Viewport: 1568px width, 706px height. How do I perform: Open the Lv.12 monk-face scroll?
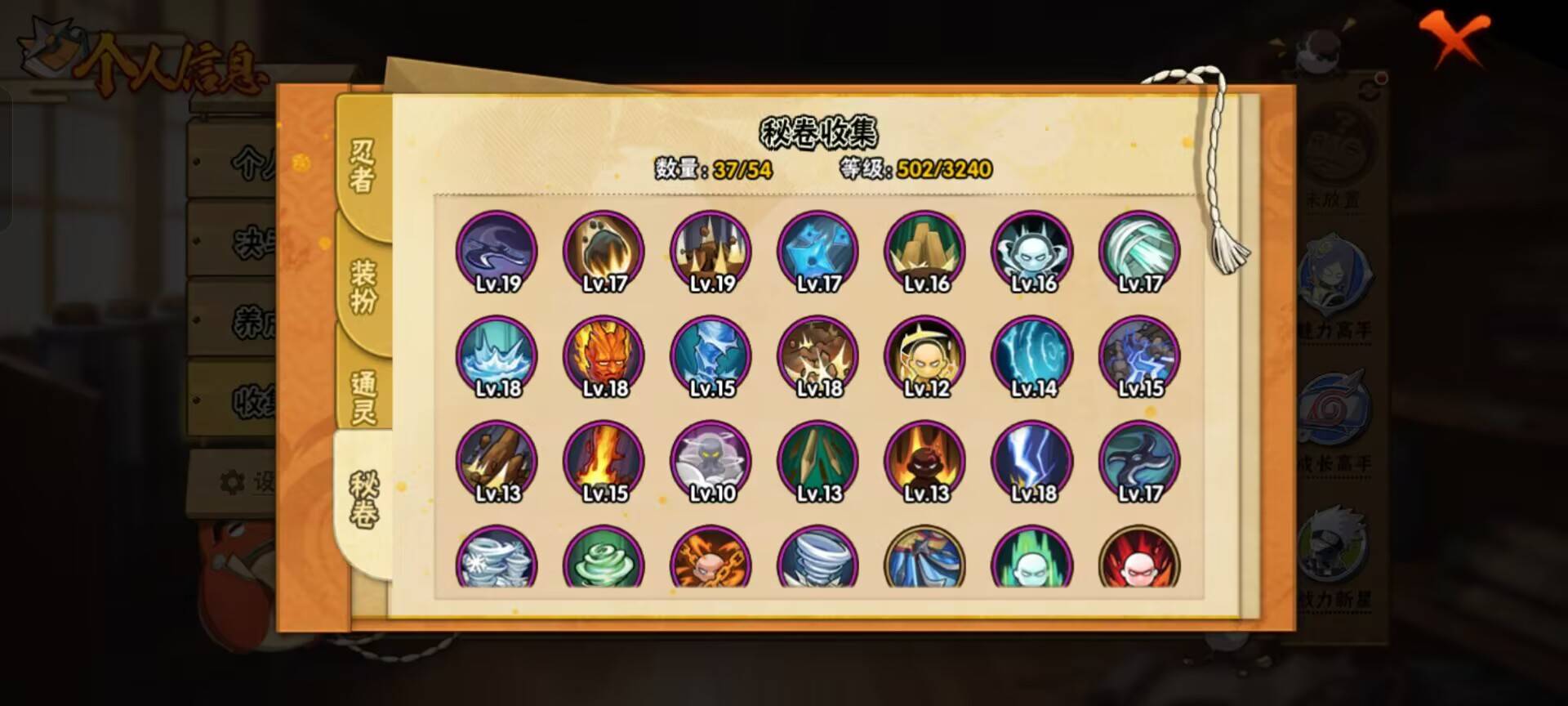click(924, 357)
